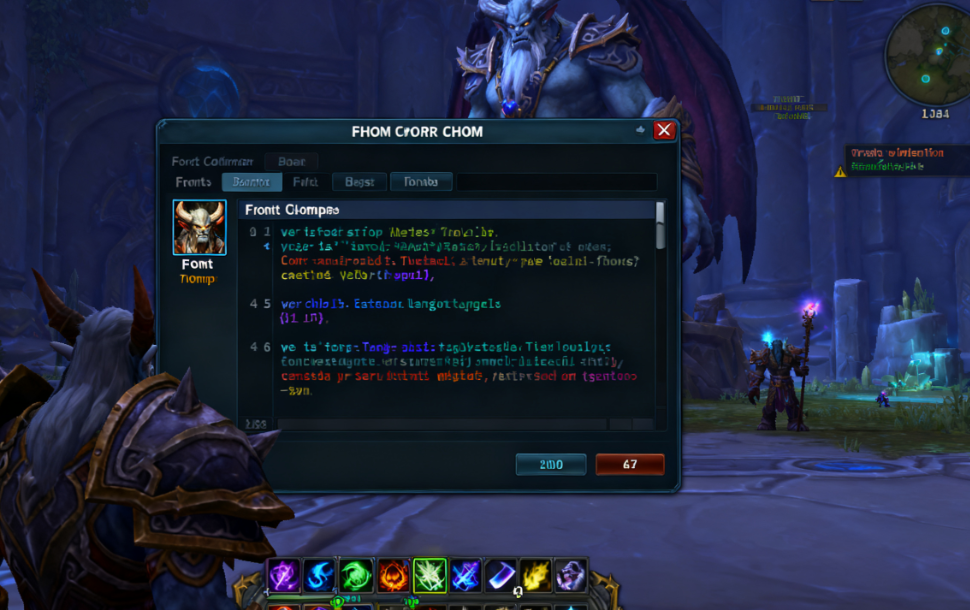Activate the blue serpent swirl ability
This screenshot has height=610, width=970.
coord(320,575)
